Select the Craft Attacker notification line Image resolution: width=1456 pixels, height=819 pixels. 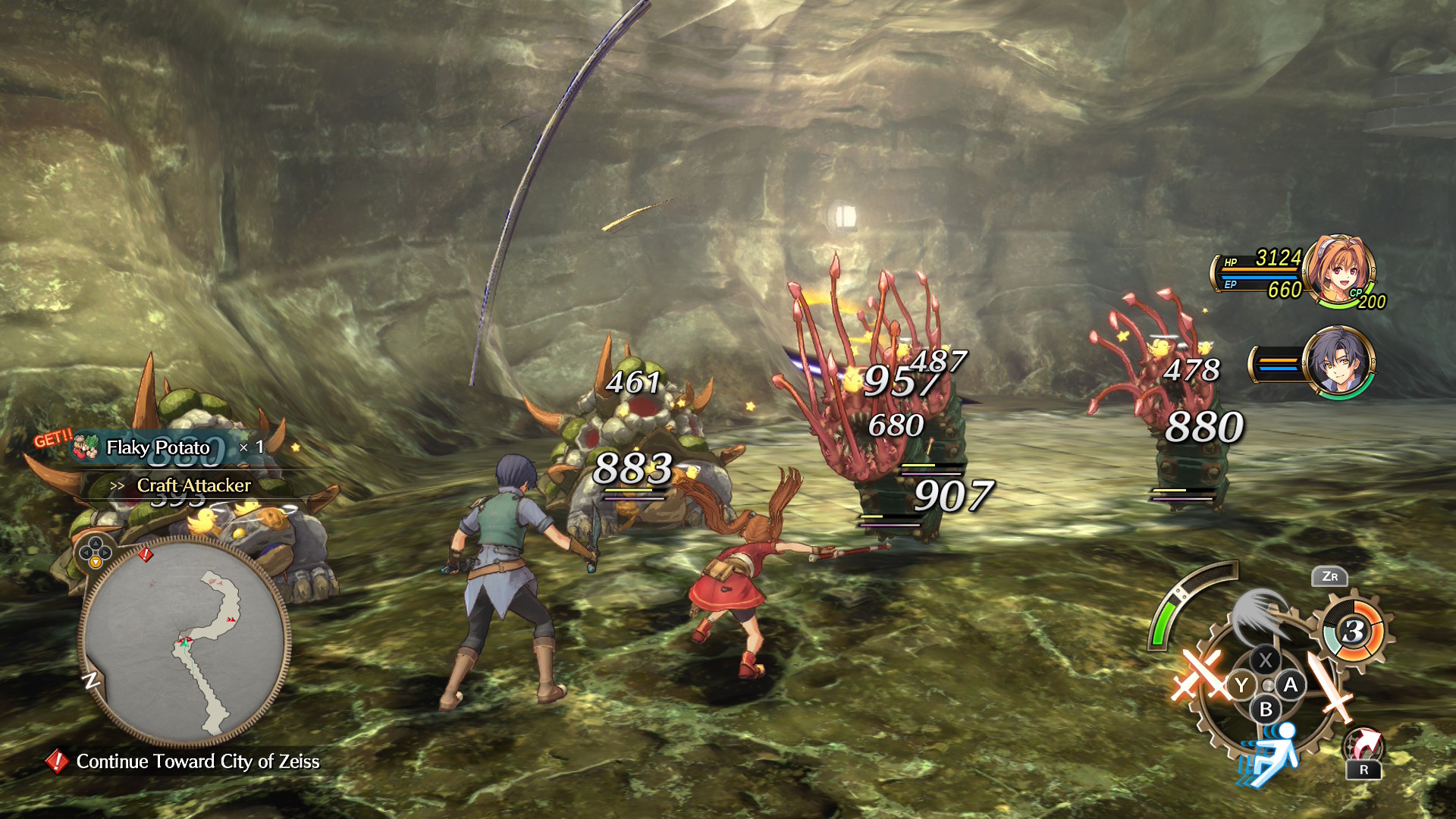pos(193,485)
